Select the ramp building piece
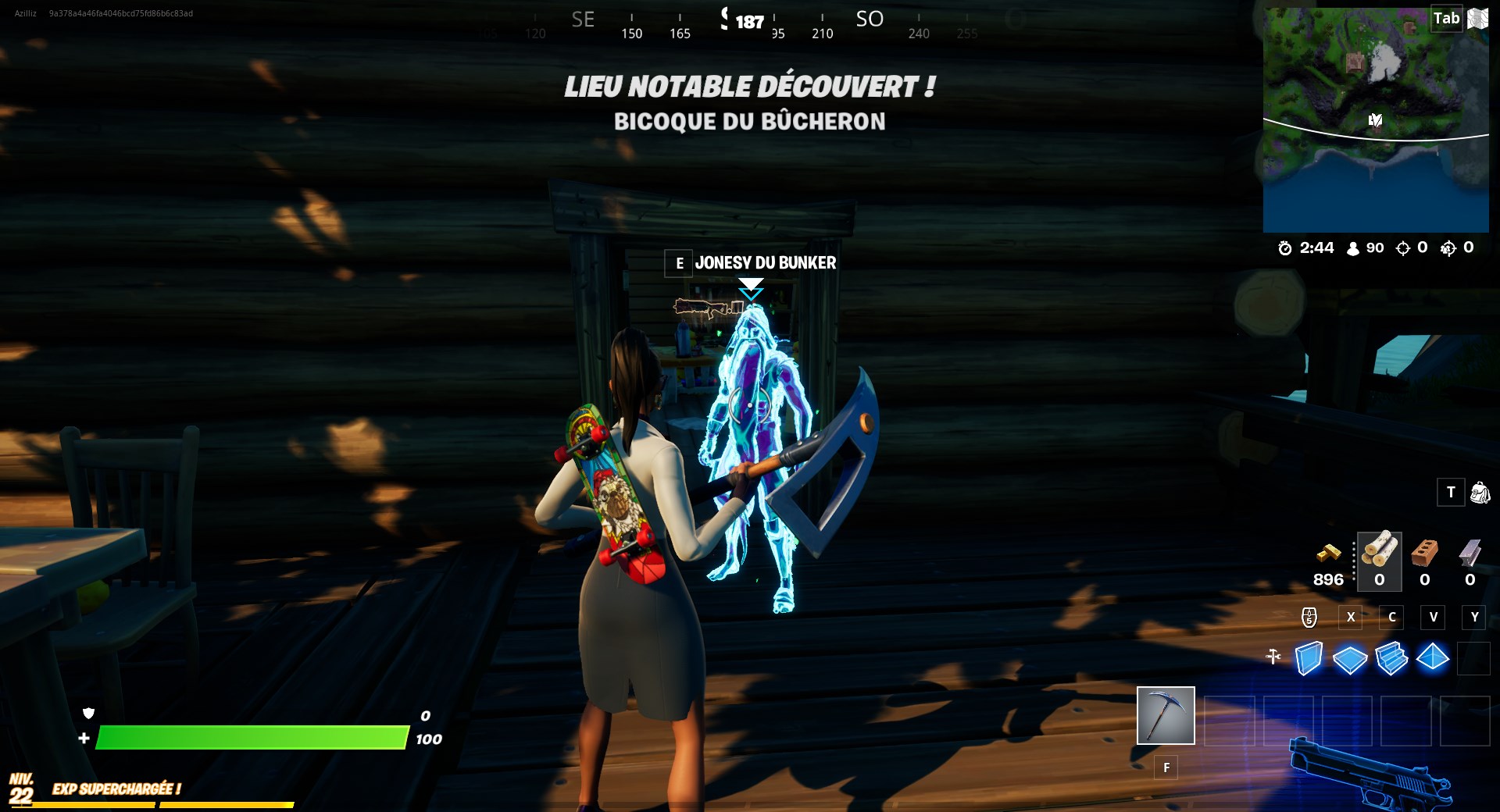 click(1391, 659)
